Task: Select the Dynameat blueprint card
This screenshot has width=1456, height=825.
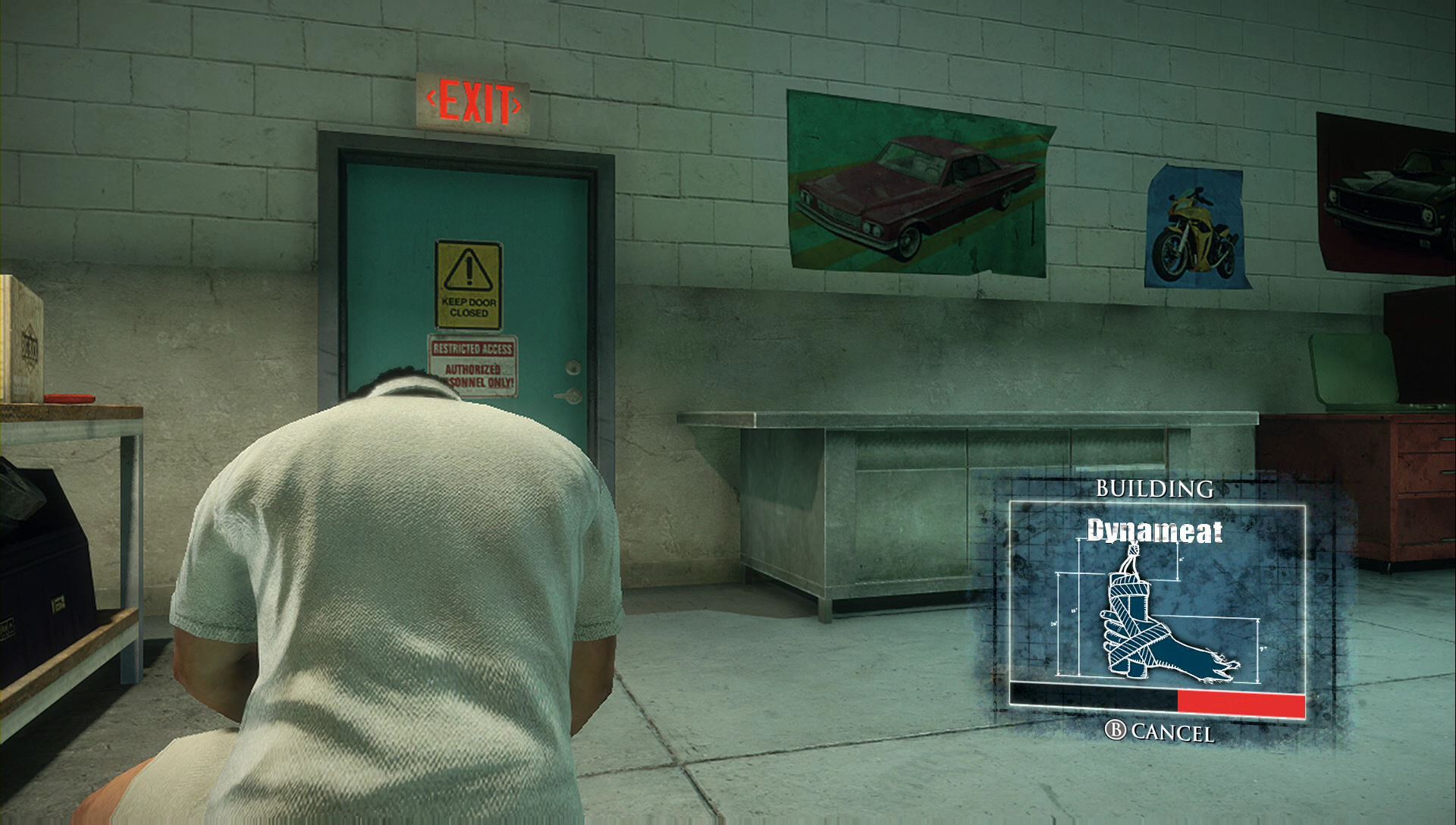Action: [1157, 601]
